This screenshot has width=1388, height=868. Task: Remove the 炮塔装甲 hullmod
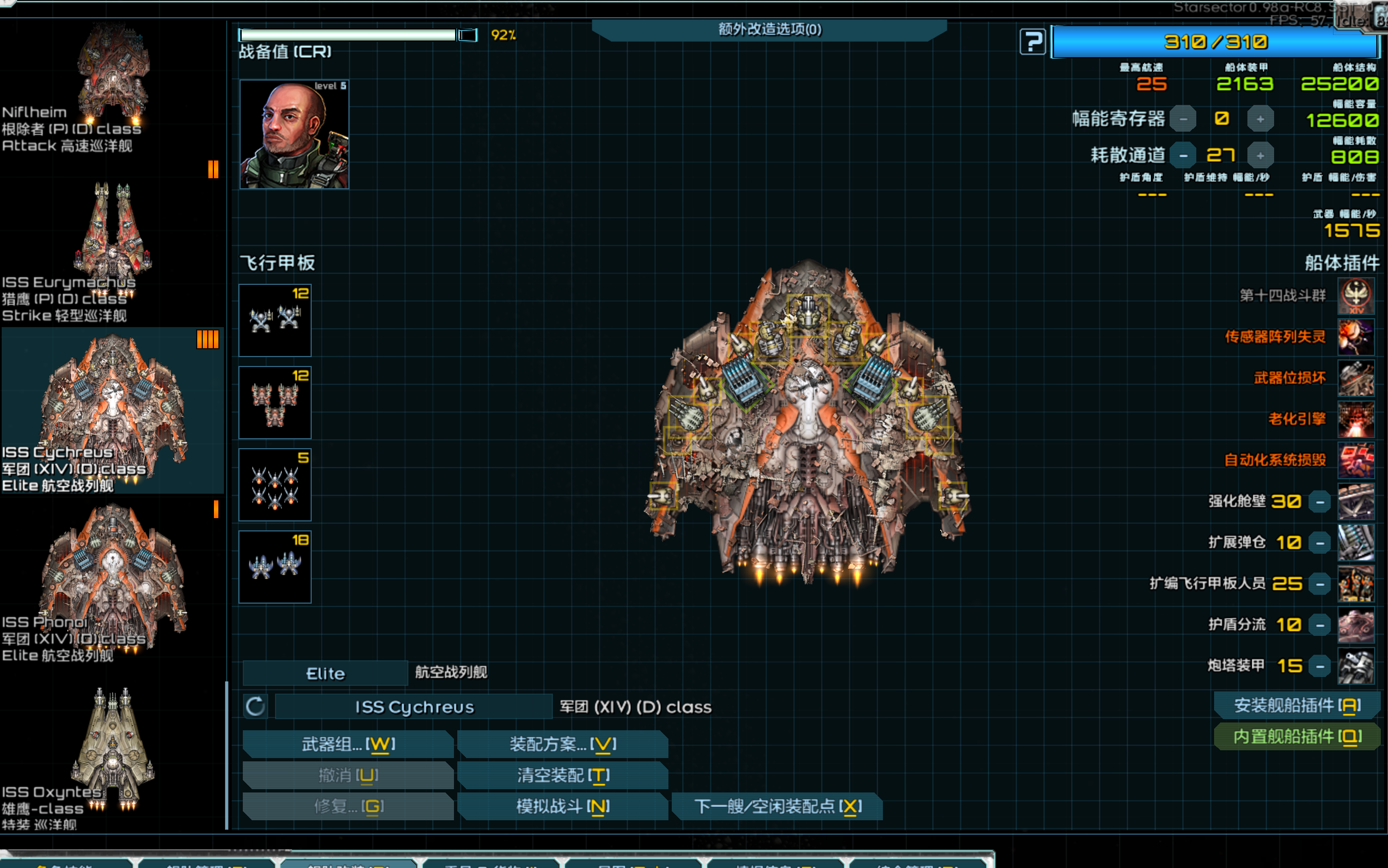tap(1320, 666)
